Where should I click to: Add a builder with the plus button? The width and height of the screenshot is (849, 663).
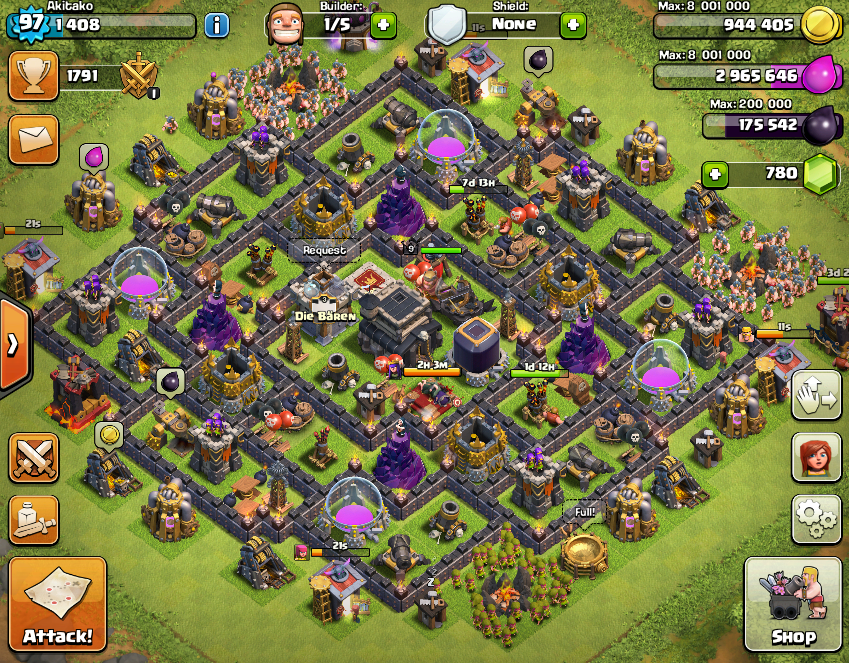coord(383,25)
